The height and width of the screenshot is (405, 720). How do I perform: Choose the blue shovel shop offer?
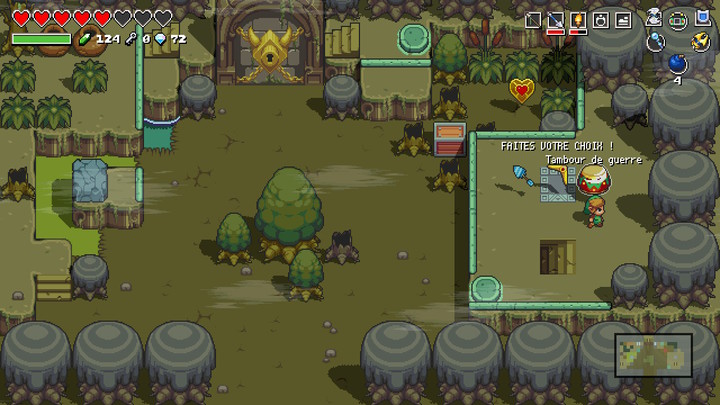(x=524, y=176)
